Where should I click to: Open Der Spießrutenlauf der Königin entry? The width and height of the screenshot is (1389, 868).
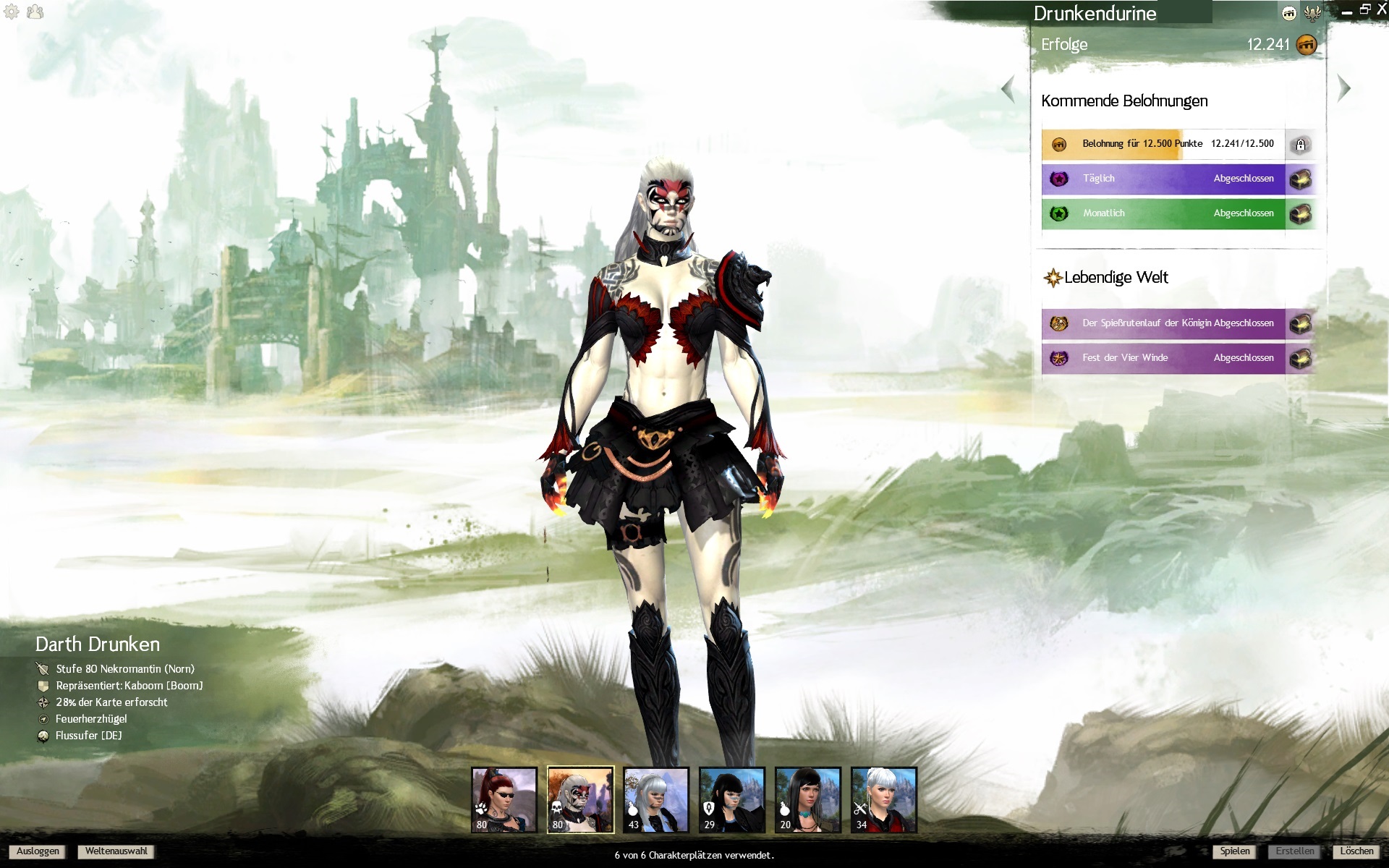pos(1163,323)
